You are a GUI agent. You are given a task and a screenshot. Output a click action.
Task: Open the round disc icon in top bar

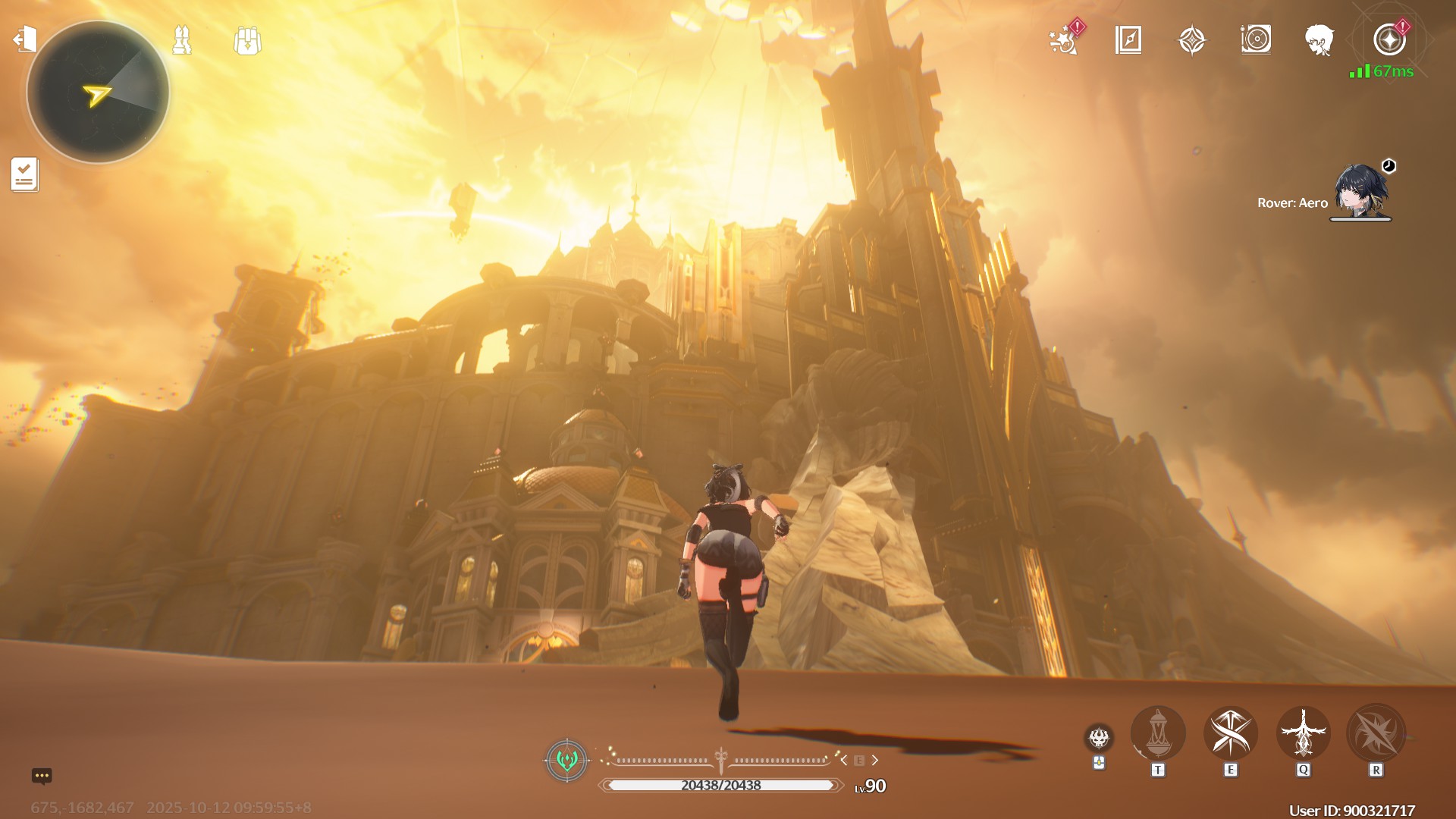pyautogui.click(x=1256, y=39)
